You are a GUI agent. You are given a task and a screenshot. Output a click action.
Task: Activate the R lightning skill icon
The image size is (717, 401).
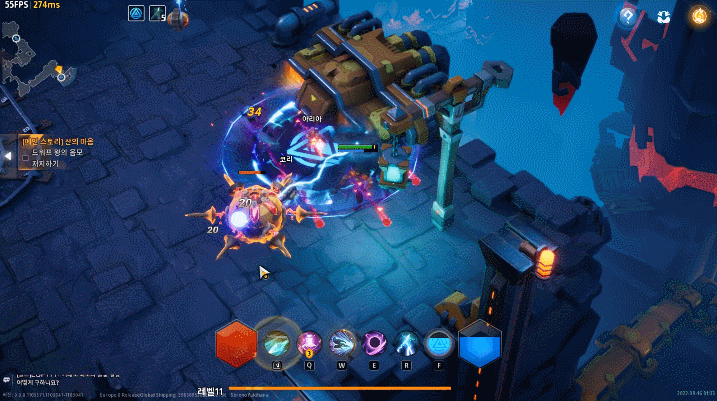coord(407,343)
